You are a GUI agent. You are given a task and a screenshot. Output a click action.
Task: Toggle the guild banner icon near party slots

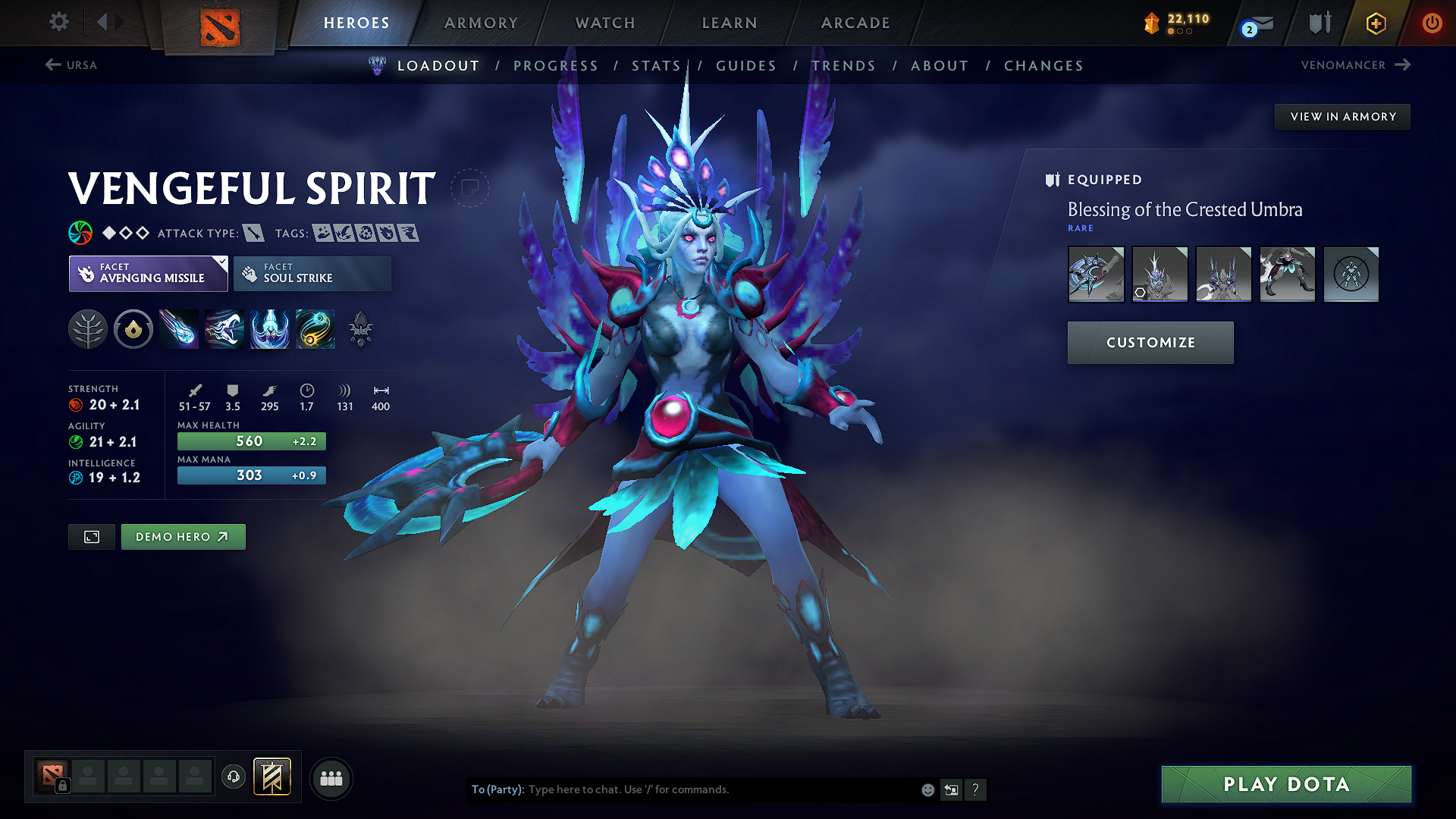pyautogui.click(x=273, y=777)
